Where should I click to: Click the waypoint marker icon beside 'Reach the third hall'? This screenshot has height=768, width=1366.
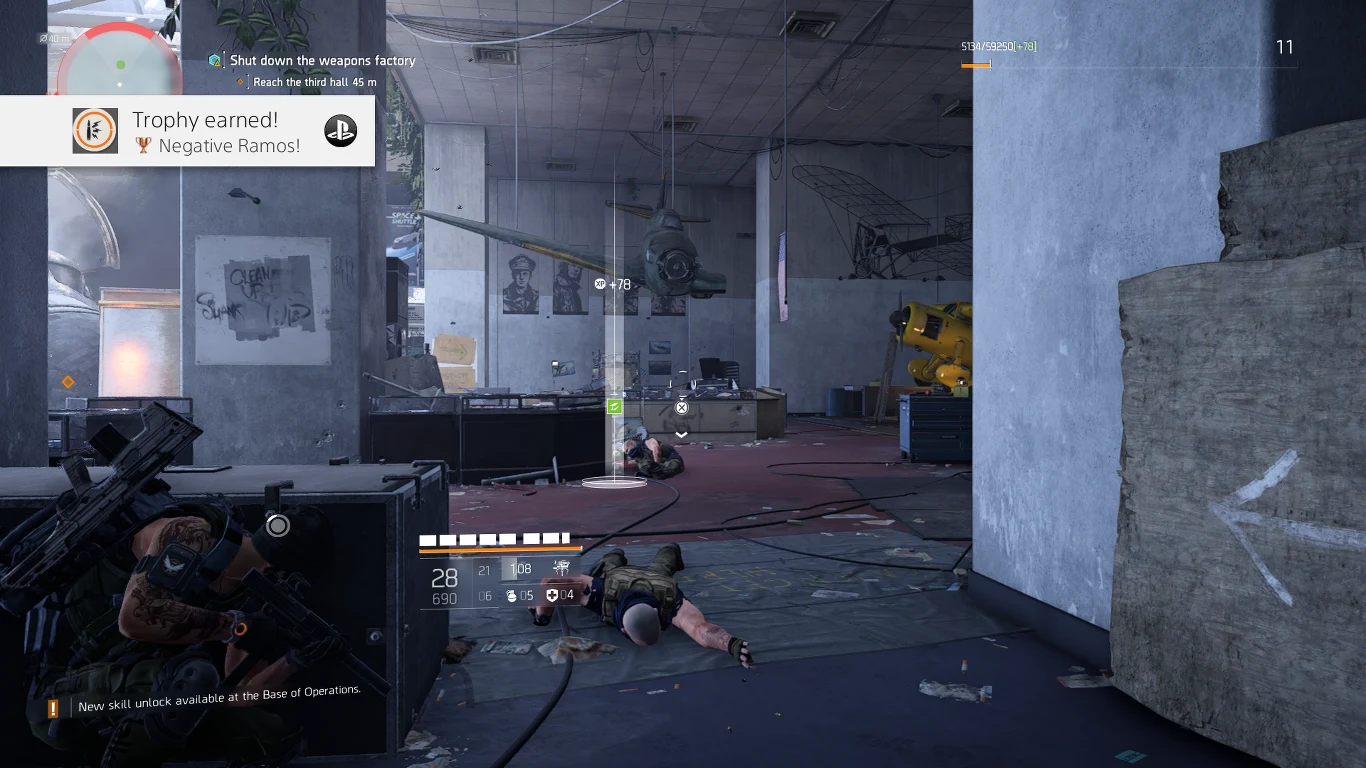[x=238, y=82]
